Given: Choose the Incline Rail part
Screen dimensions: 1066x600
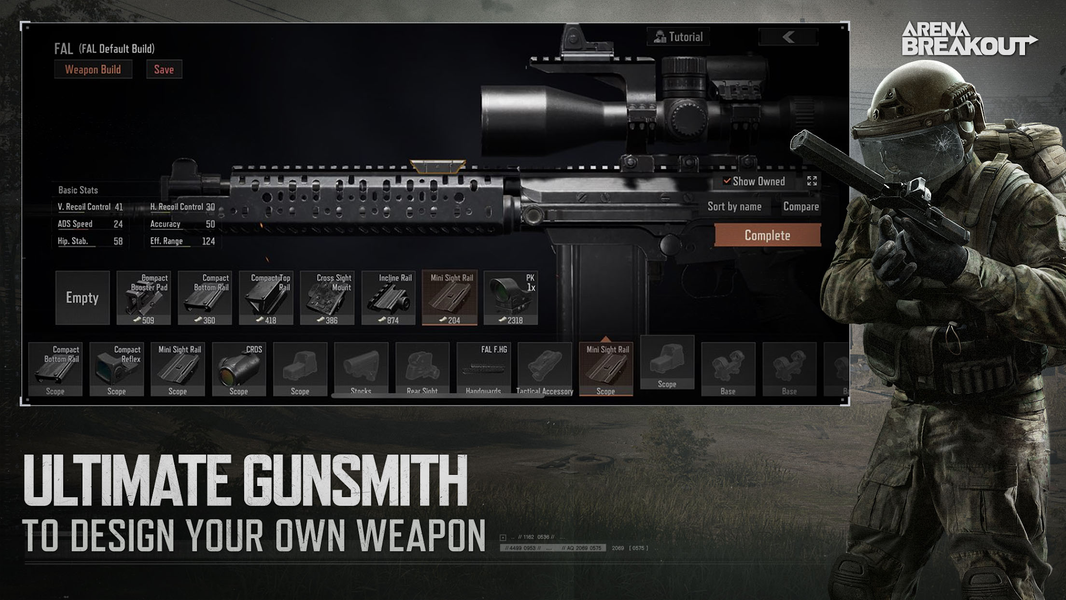Looking at the screenshot, I should [388, 298].
